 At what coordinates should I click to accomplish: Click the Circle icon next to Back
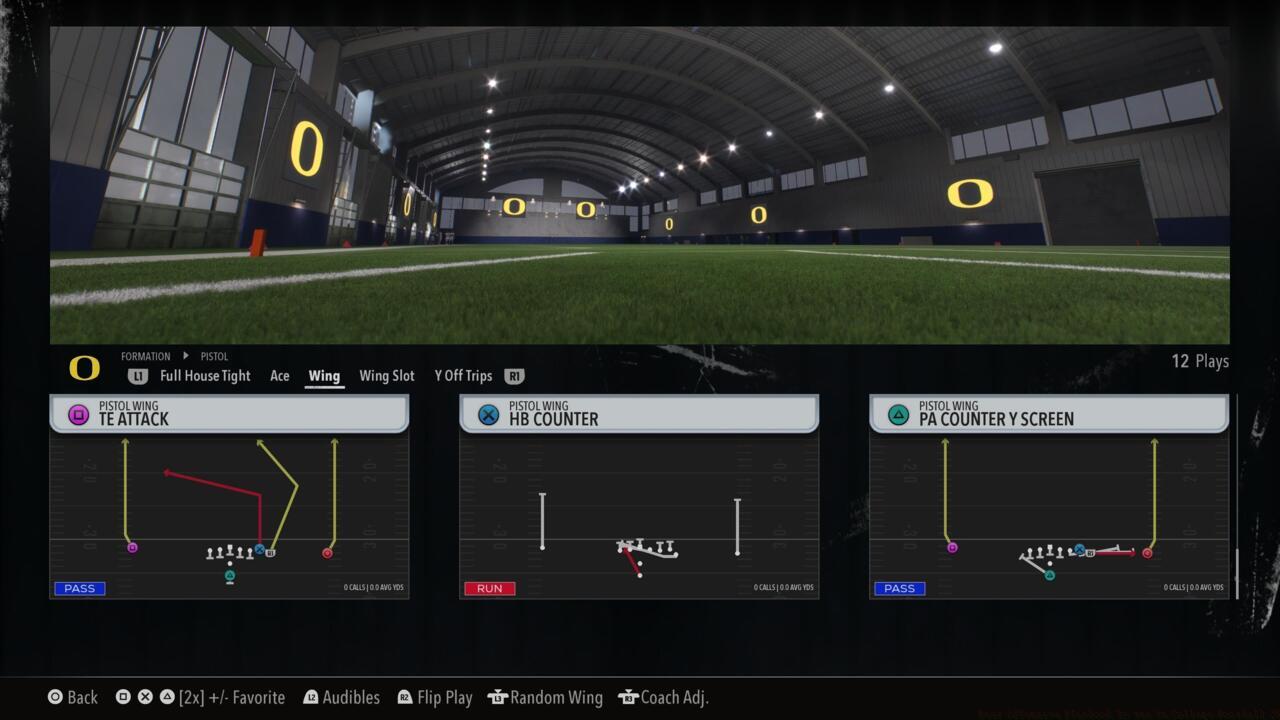click(x=54, y=697)
